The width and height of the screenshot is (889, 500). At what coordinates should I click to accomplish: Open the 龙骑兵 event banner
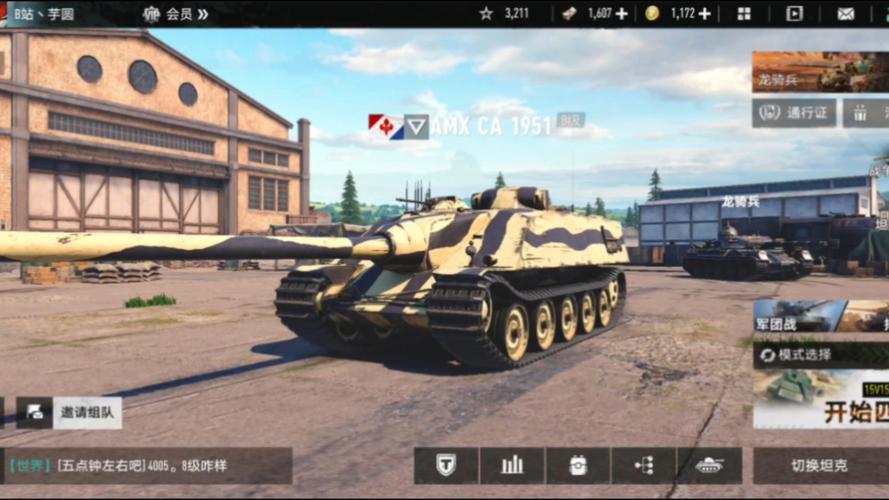pos(820,72)
